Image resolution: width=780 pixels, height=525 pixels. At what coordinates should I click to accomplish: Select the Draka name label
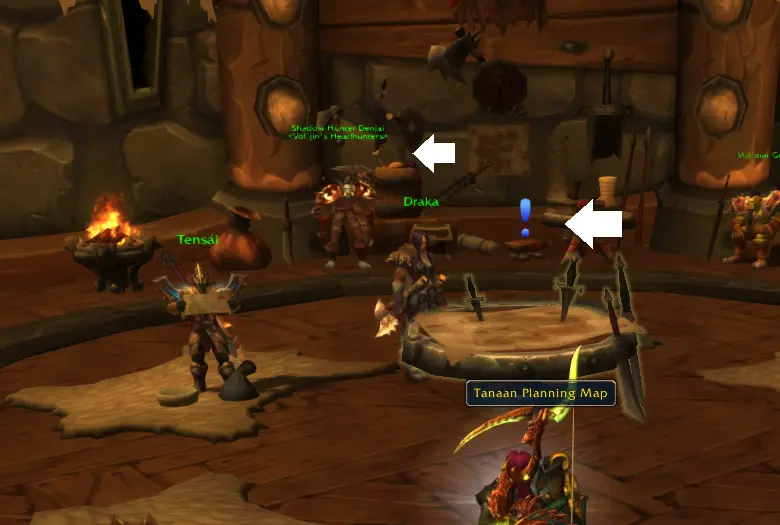(x=421, y=201)
